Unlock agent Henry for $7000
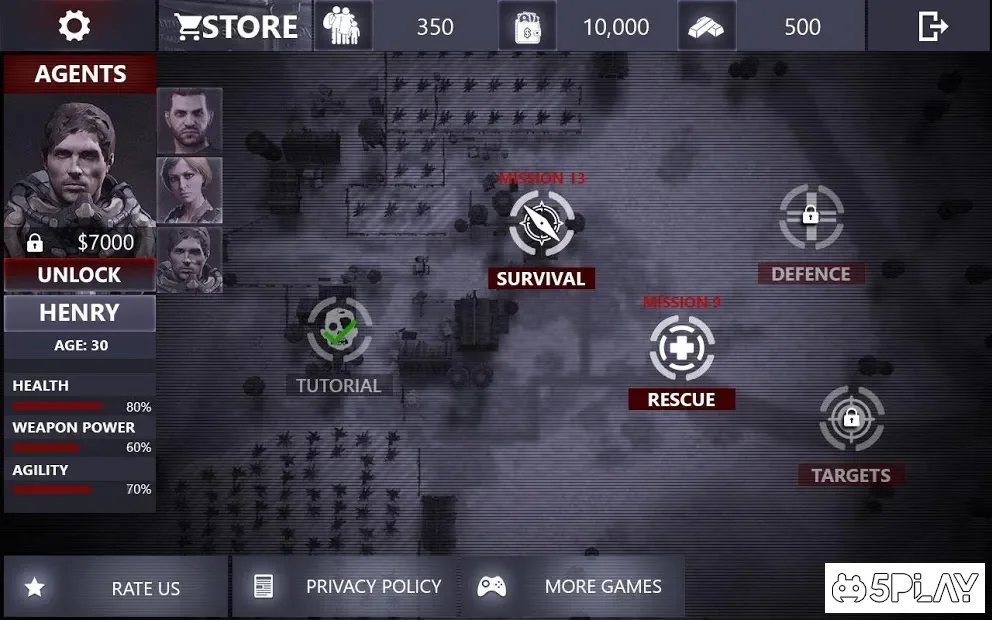This screenshot has height=620, width=992. (x=79, y=274)
